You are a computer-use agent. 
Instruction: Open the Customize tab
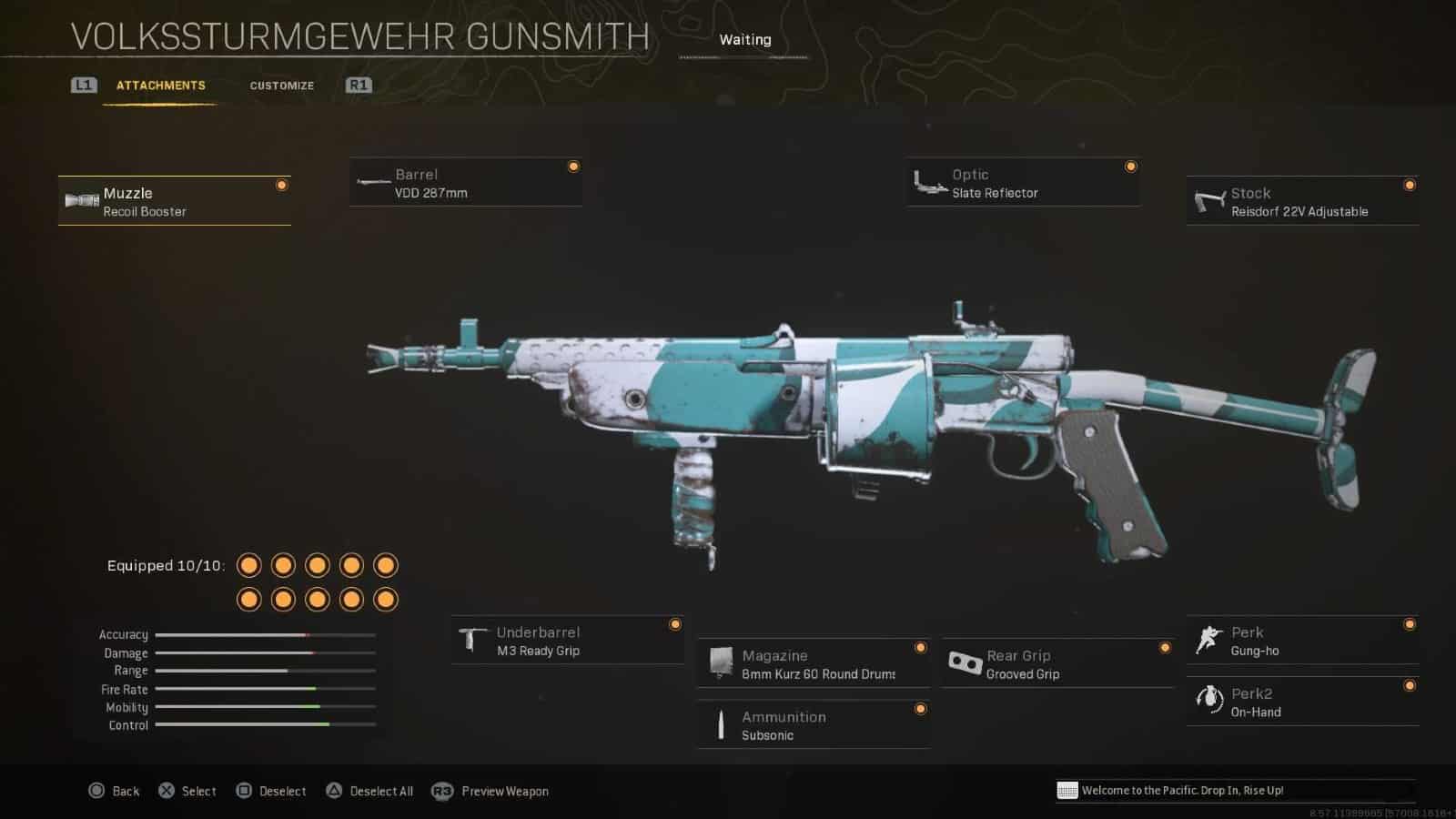pos(282,86)
